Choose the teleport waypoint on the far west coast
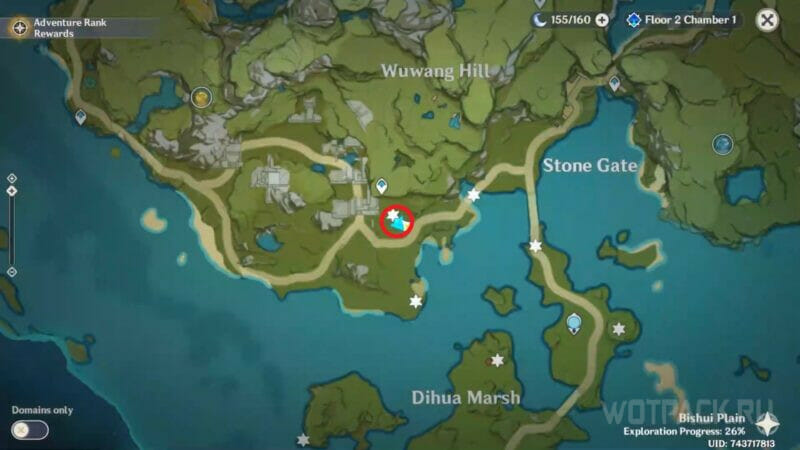Image resolution: width=800 pixels, height=450 pixels. pyautogui.click(x=80, y=117)
